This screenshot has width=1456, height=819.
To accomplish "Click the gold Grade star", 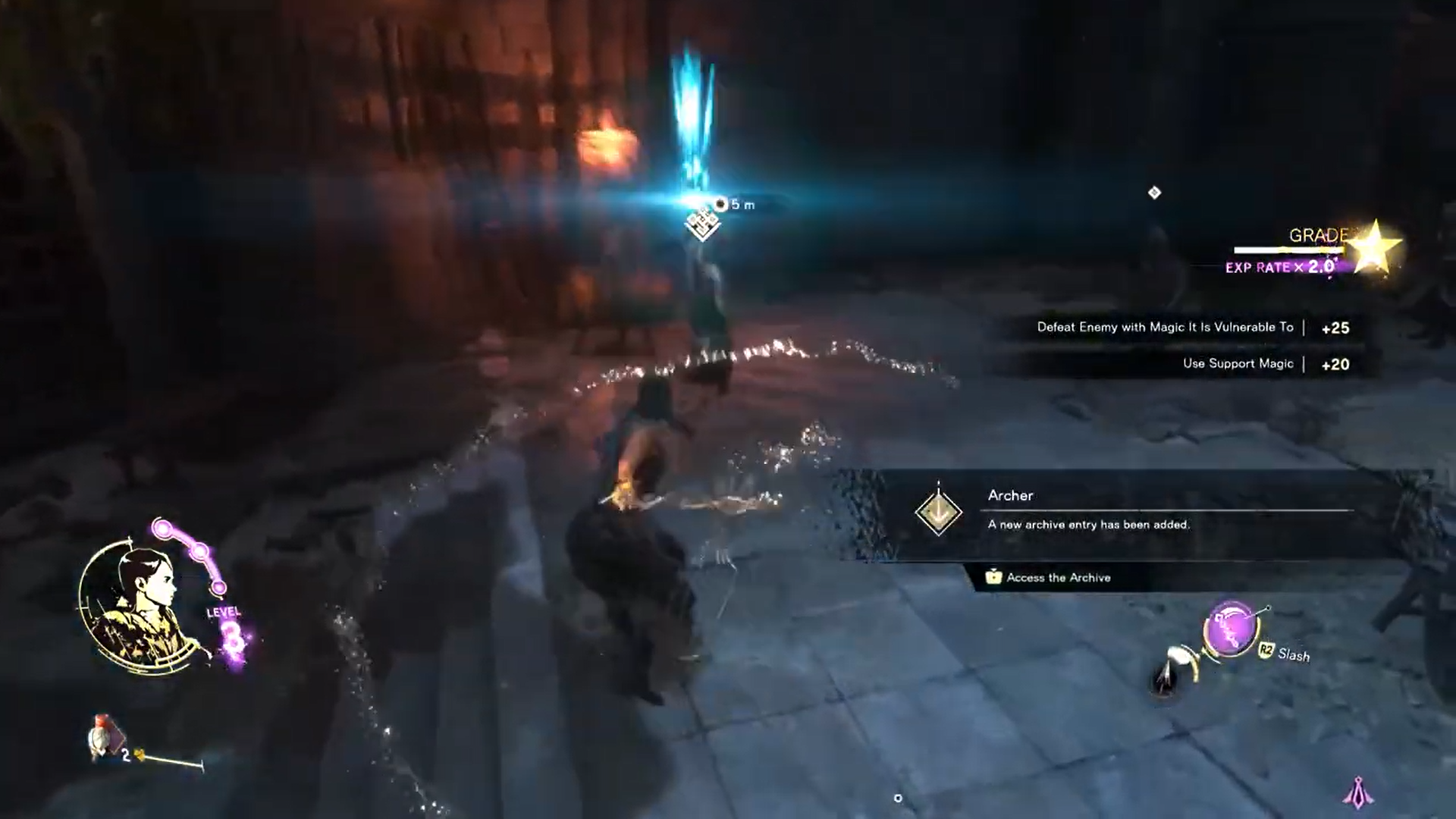I will 1374,247.
